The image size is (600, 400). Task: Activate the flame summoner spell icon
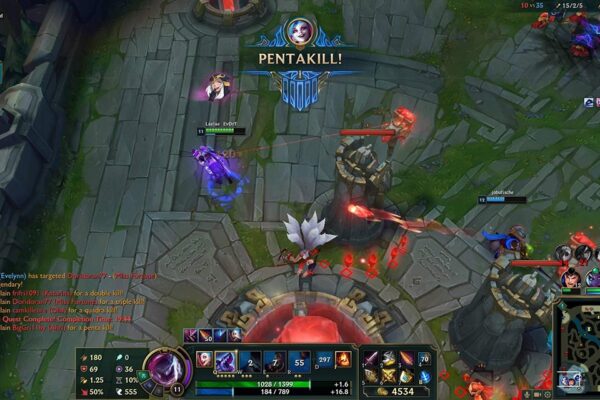343,359
